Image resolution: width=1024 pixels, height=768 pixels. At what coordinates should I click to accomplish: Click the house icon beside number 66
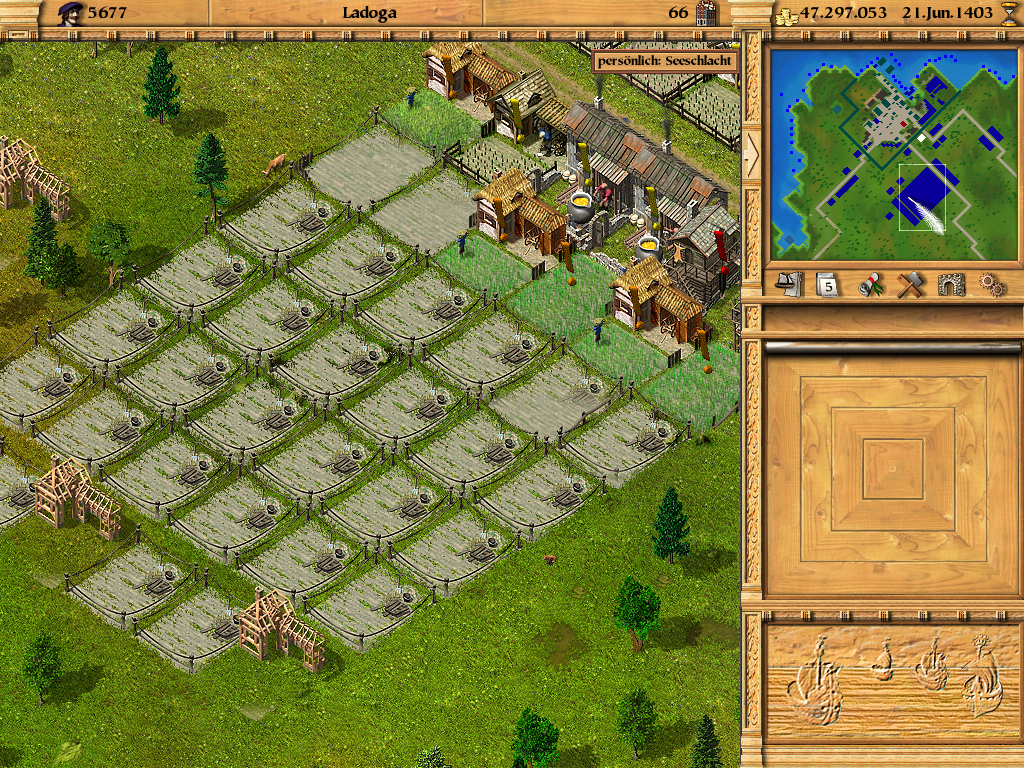pos(706,13)
